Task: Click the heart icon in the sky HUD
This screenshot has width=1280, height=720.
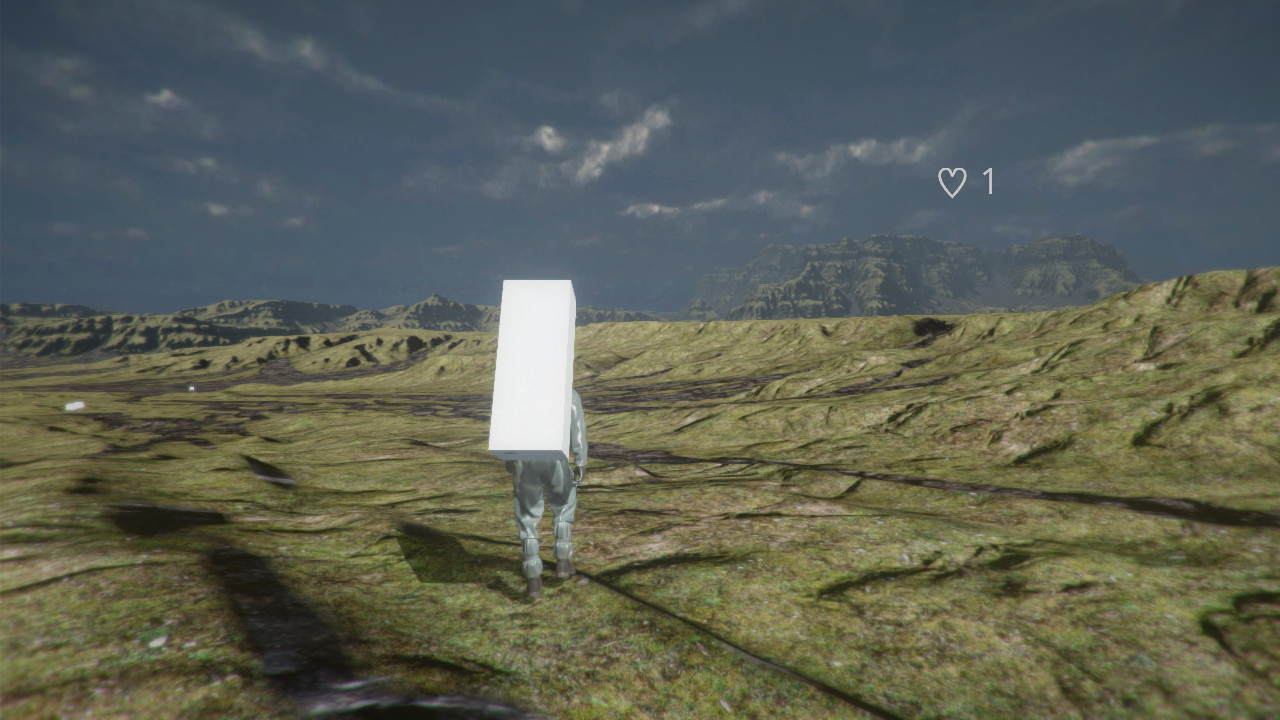Action: 953,181
